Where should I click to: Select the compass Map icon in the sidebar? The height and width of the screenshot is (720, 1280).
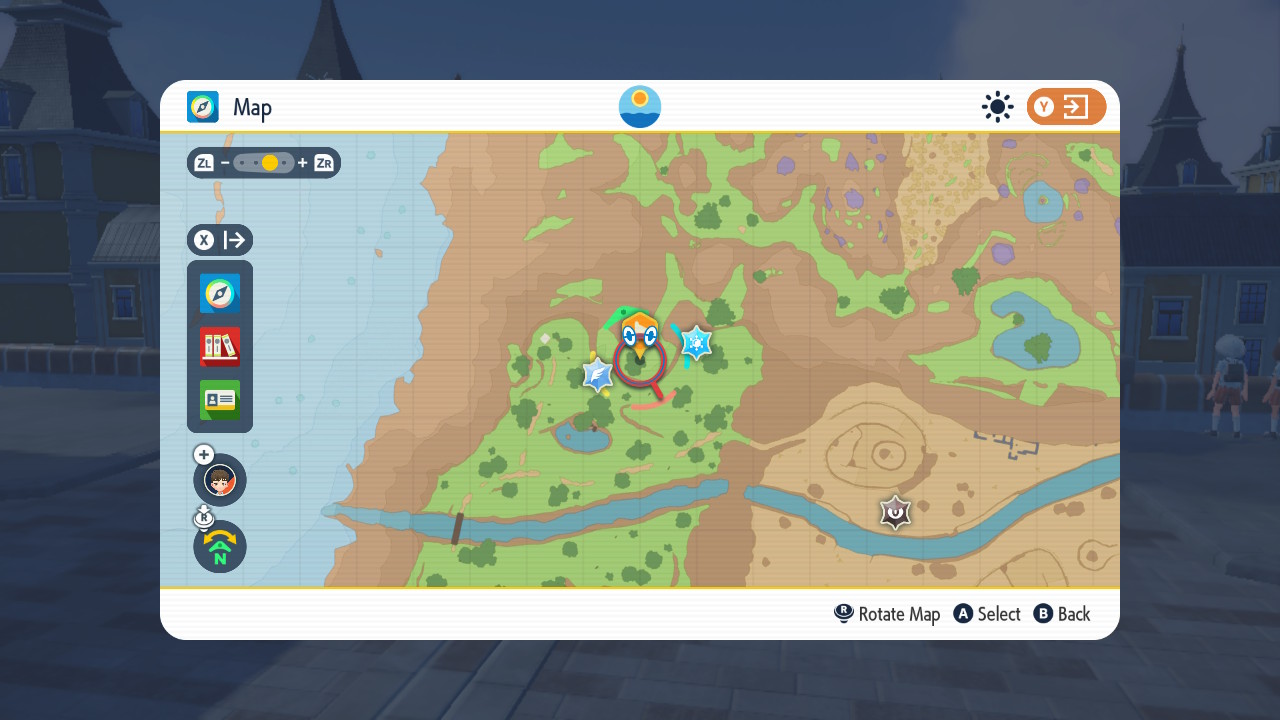point(219,293)
